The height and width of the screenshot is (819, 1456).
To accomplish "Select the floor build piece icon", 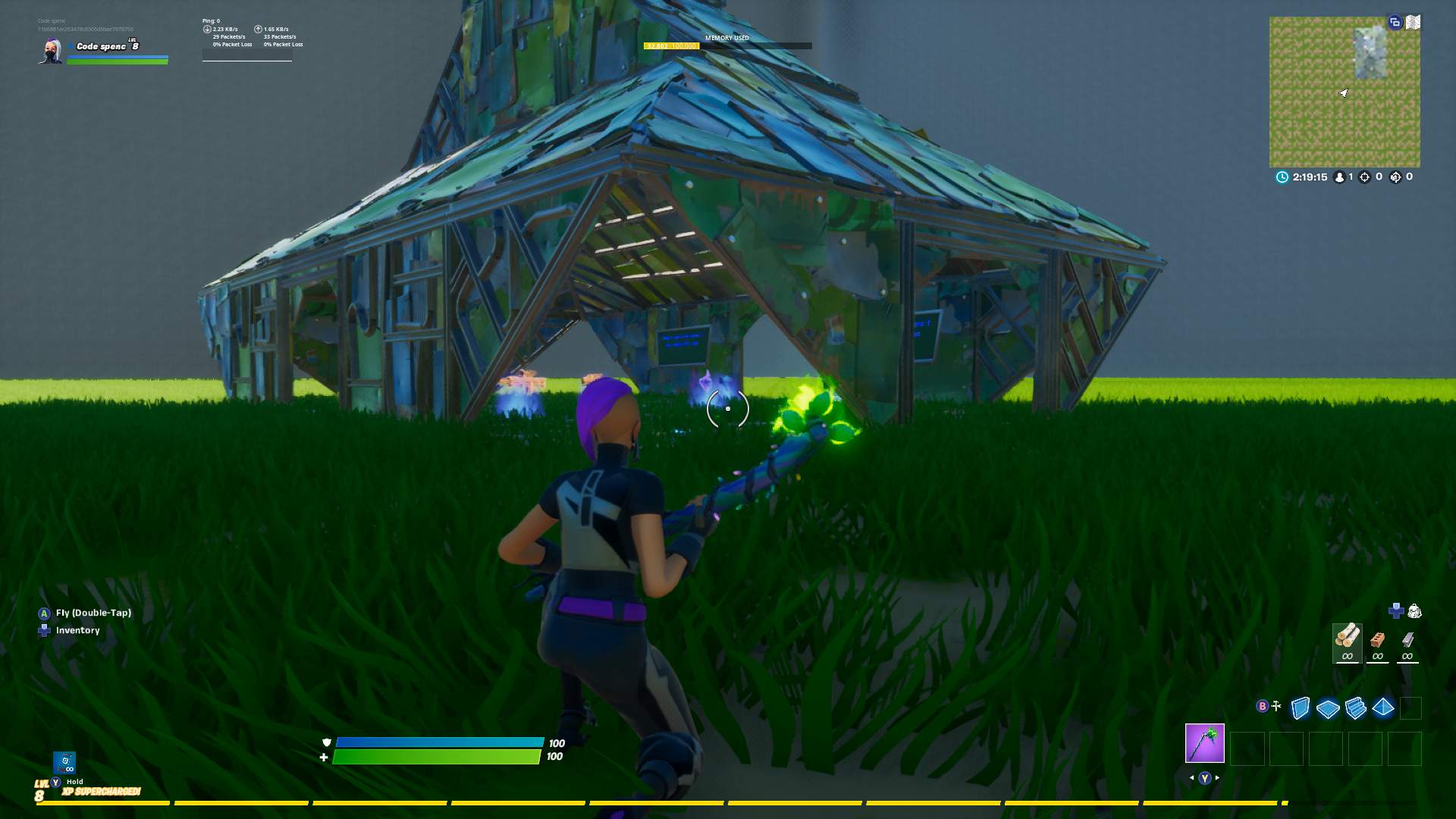I will click(1327, 707).
